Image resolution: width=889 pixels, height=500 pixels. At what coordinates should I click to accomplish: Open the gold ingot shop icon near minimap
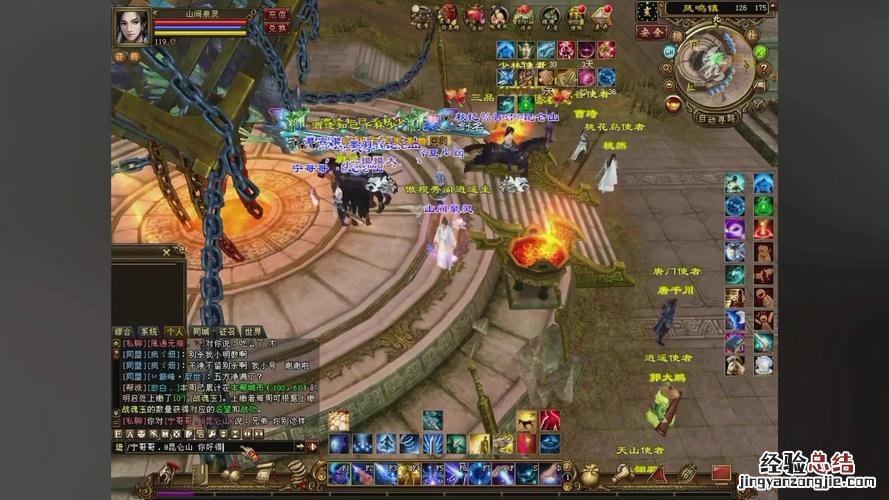(673, 104)
